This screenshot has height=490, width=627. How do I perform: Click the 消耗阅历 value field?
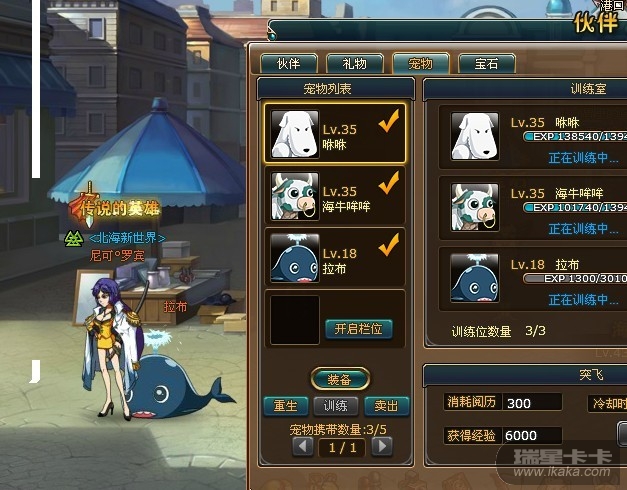531,403
